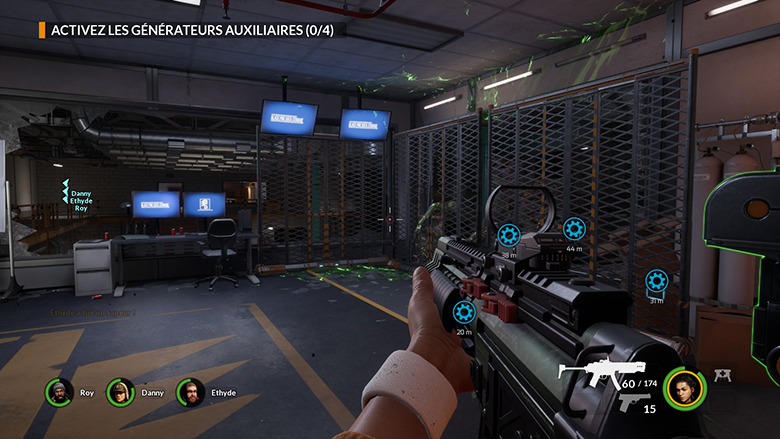Select Ethyde's teammate portrait

[x=190, y=392]
